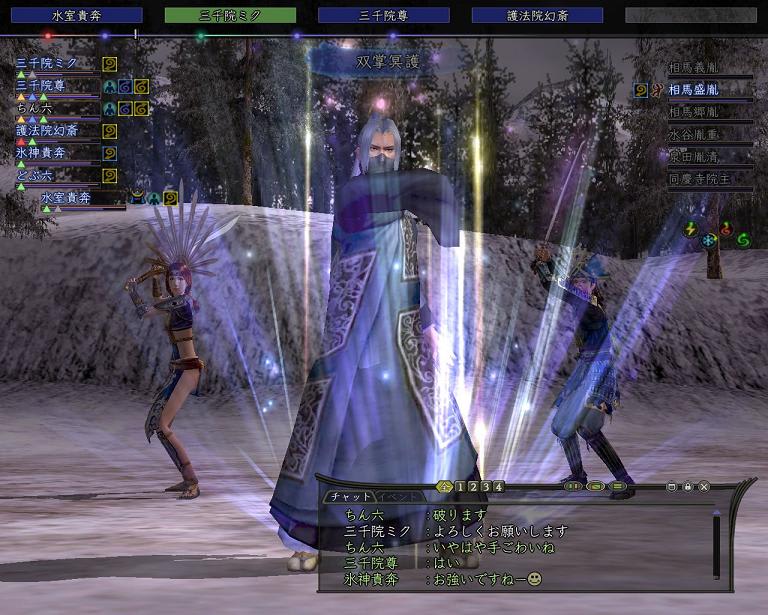Target the highlighted enemy 相馬盛胤
The height and width of the screenshot is (615, 768).
[708, 91]
